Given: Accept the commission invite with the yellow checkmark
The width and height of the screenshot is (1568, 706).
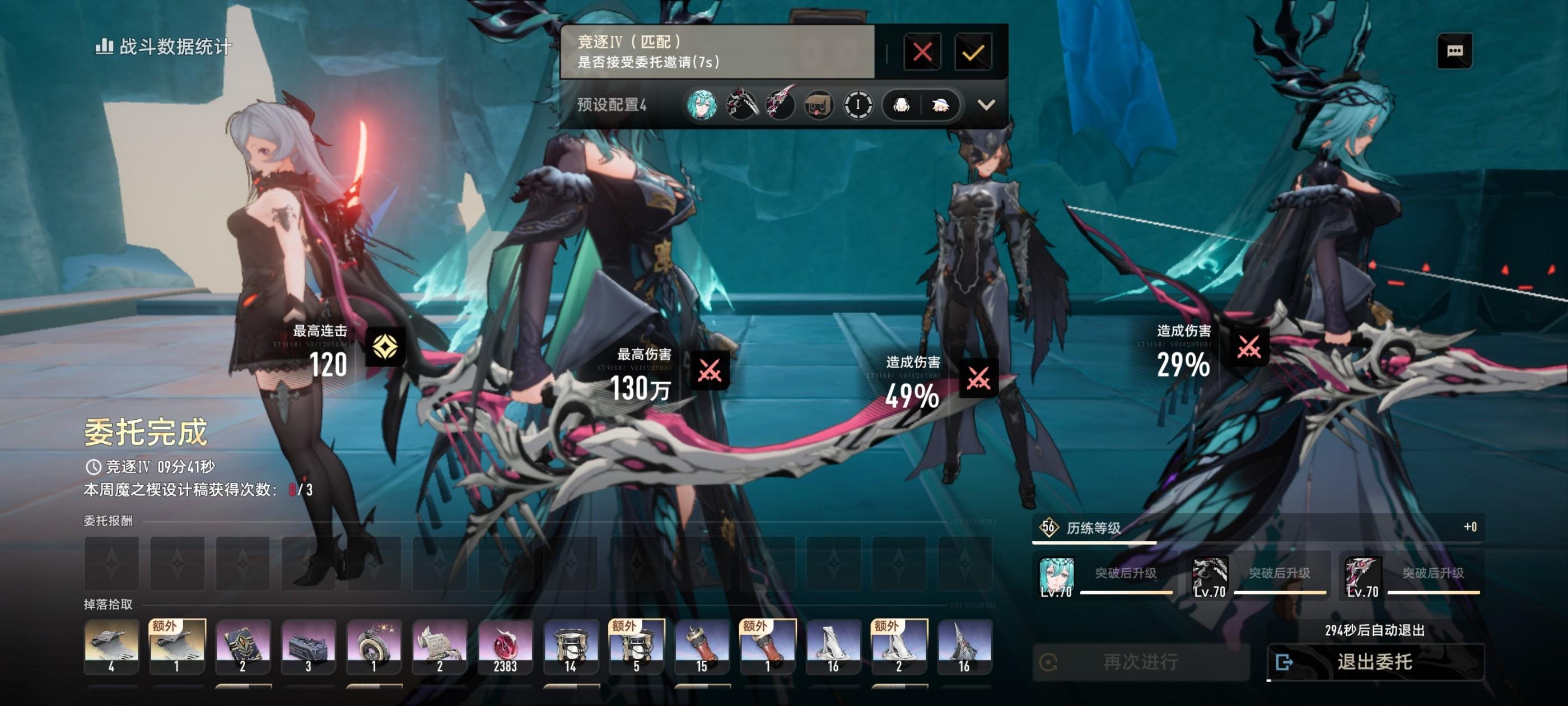Looking at the screenshot, I should tap(973, 52).
